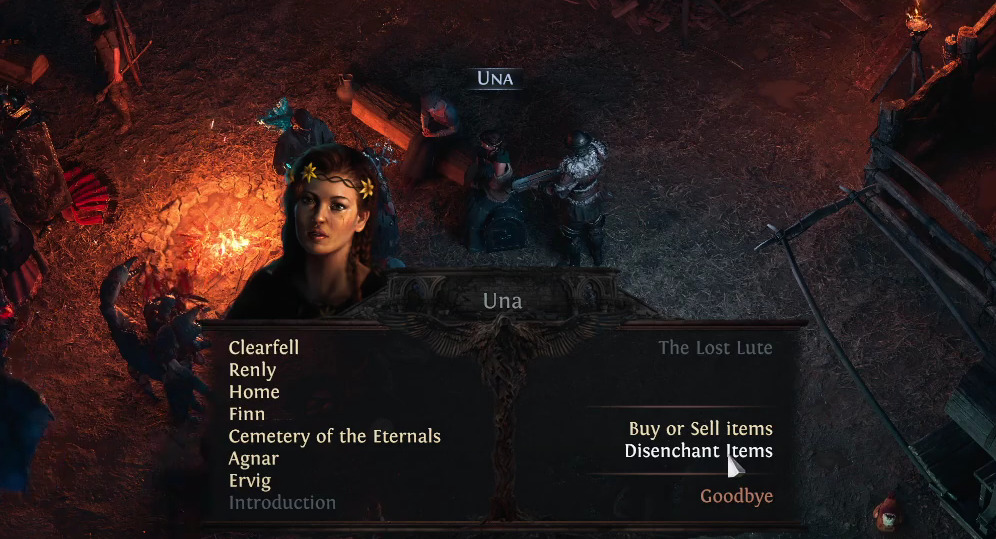Replay the Introduction dialogue

[x=282, y=502]
